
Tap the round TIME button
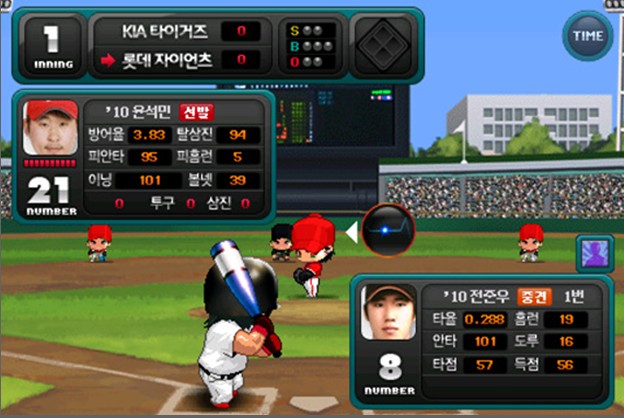coord(587,36)
